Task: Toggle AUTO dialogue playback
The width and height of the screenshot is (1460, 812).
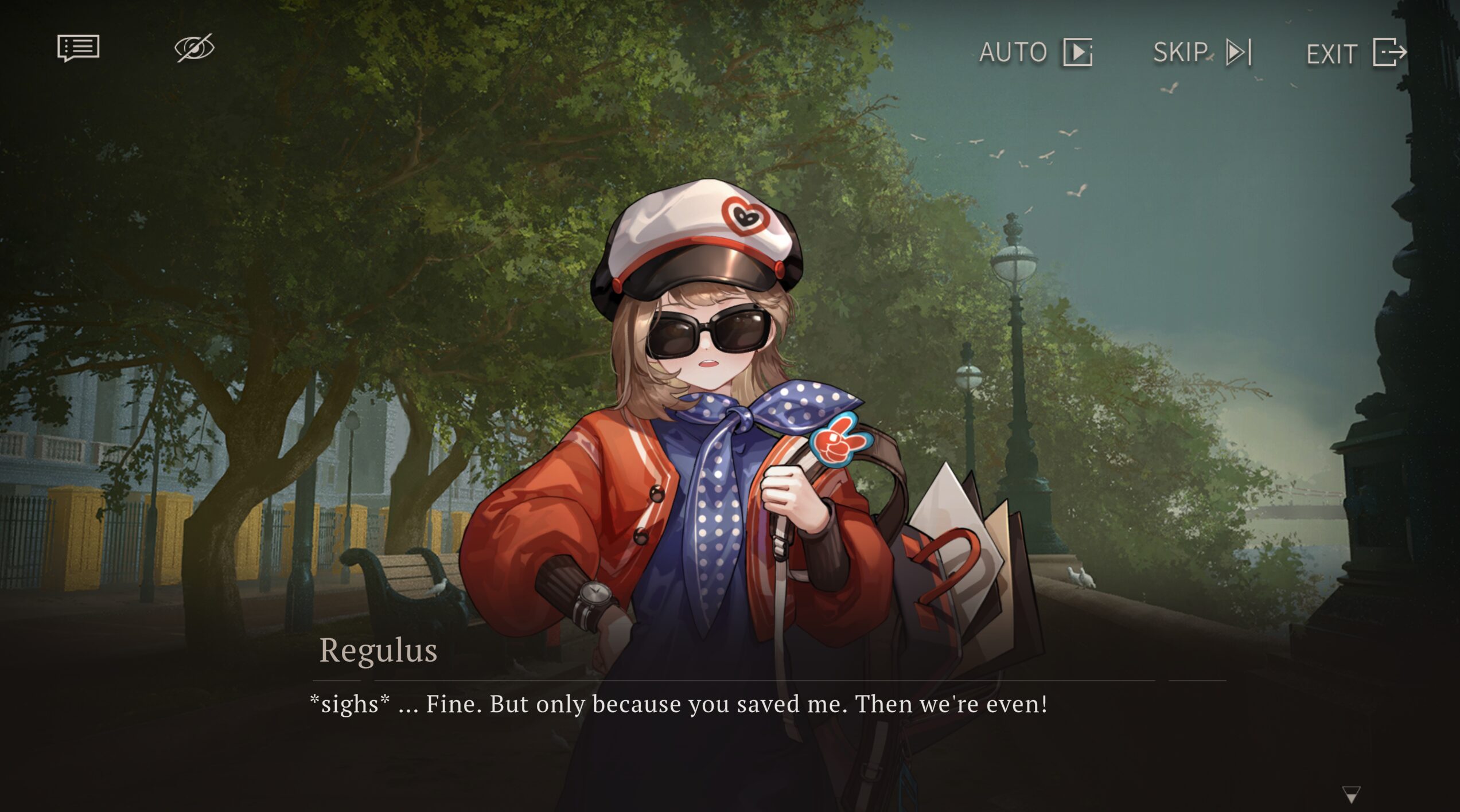Action: pyautogui.click(x=1035, y=53)
